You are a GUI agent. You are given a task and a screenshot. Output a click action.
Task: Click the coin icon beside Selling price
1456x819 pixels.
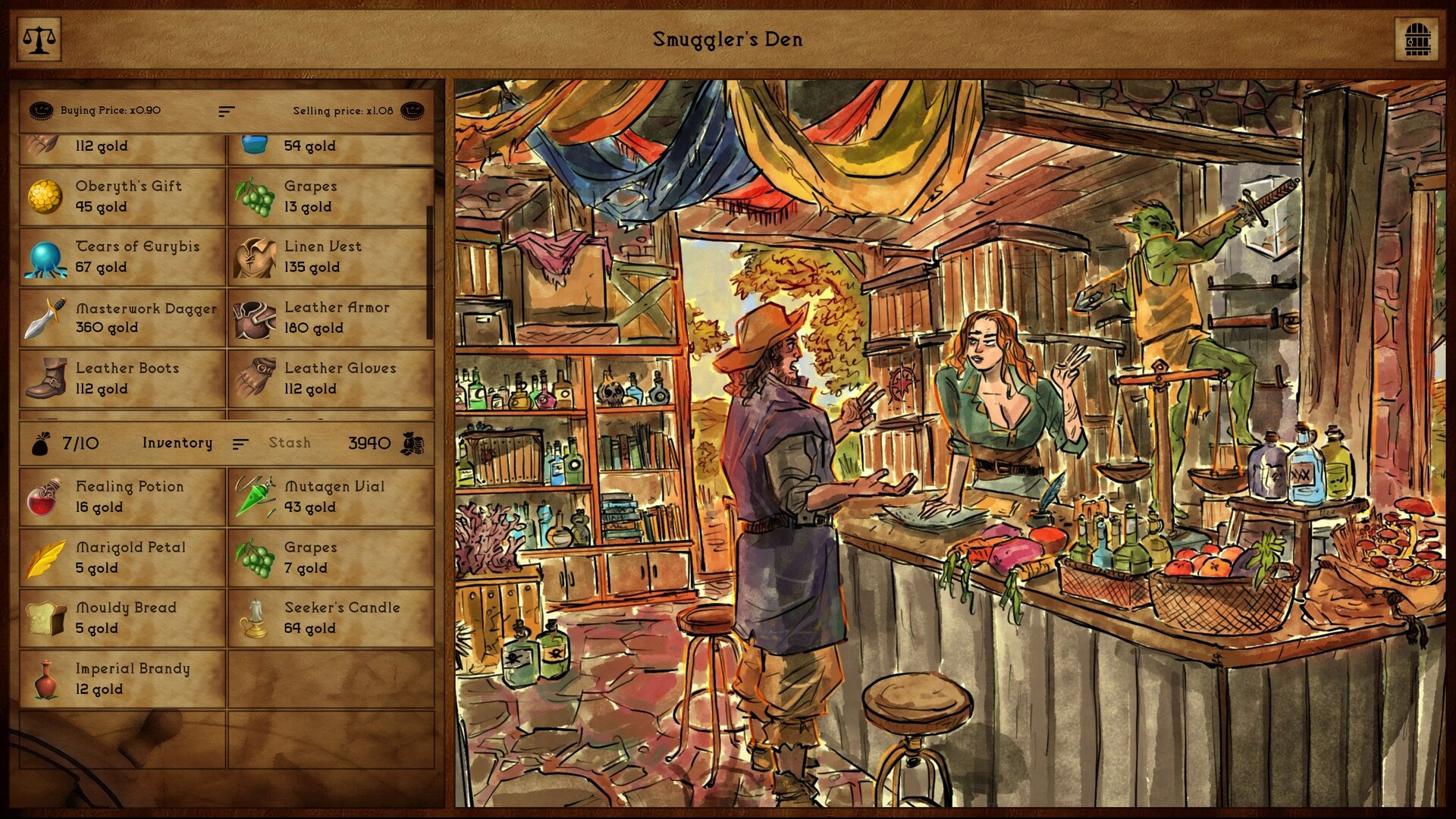(x=412, y=111)
